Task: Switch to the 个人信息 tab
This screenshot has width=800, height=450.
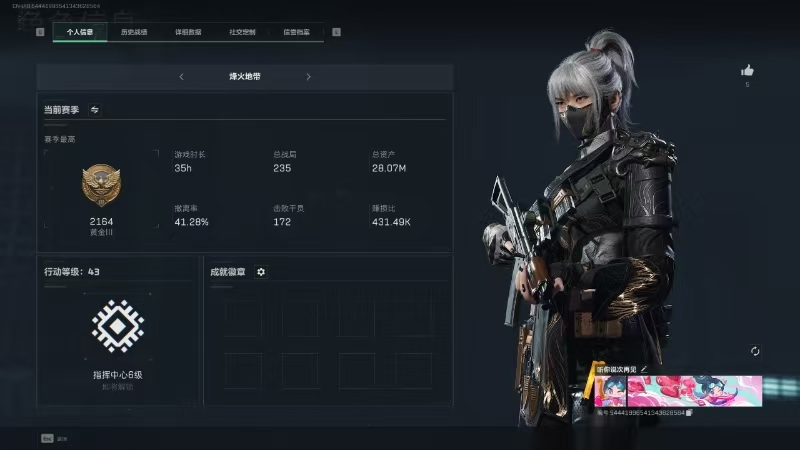Action: pyautogui.click(x=79, y=32)
